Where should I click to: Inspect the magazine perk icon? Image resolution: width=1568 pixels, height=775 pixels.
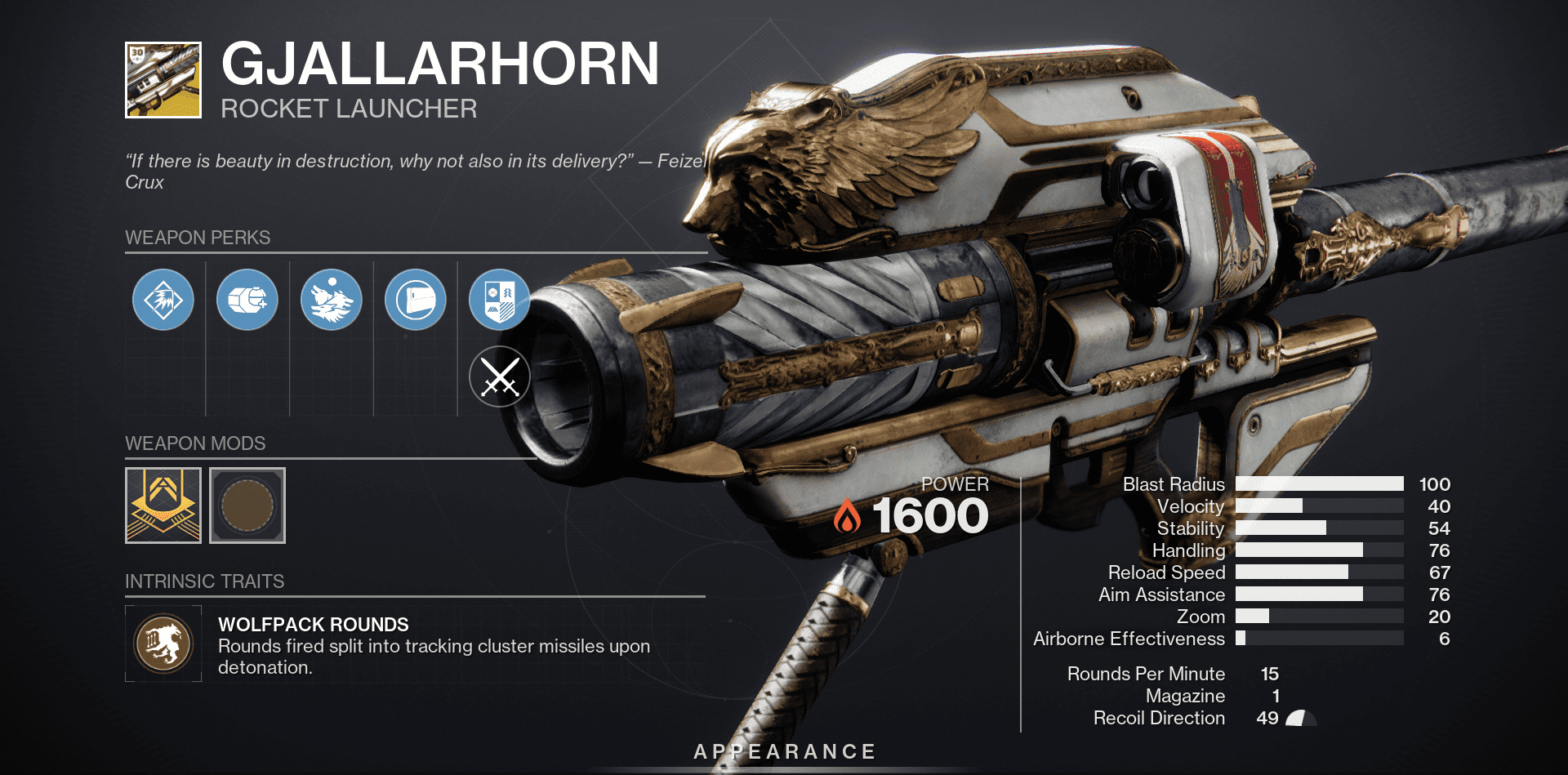click(x=247, y=299)
